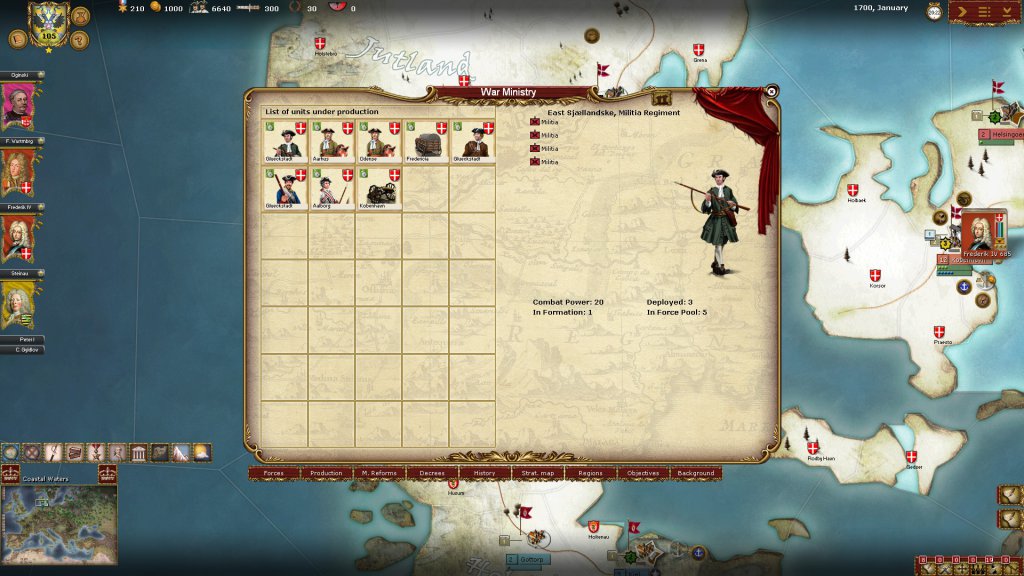This screenshot has width=1024, height=576.
Task: Select the Aarhus unit under production
Action: [x=332, y=141]
